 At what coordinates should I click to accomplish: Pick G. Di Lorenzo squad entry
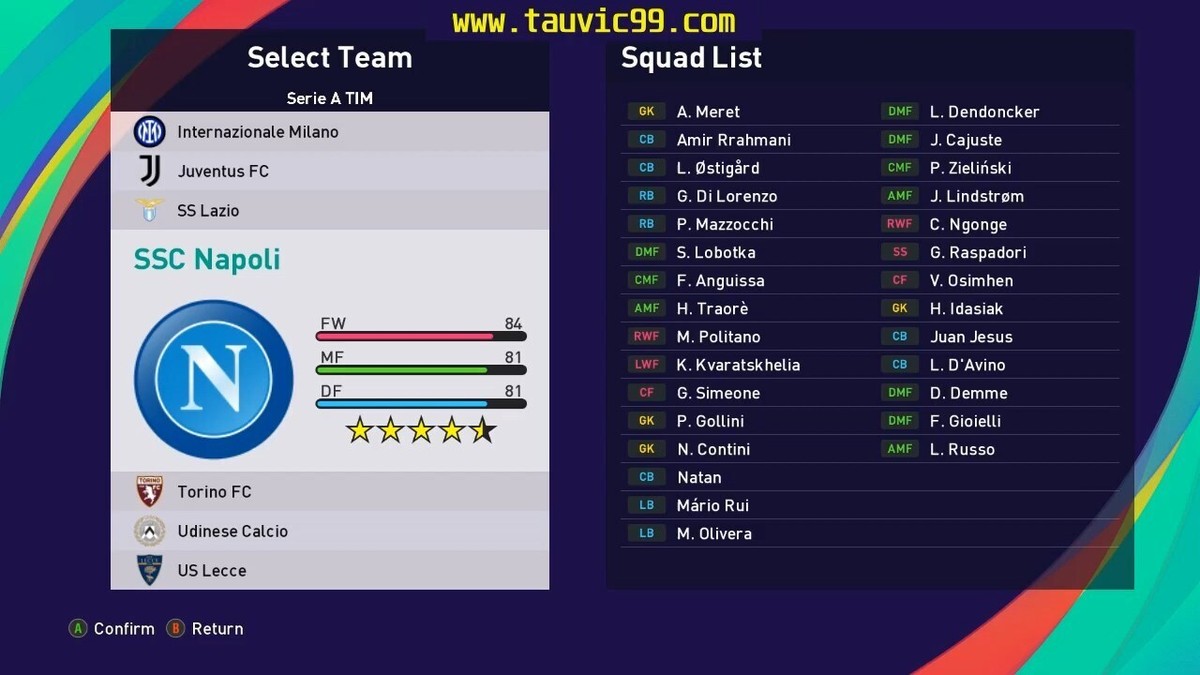(x=726, y=196)
